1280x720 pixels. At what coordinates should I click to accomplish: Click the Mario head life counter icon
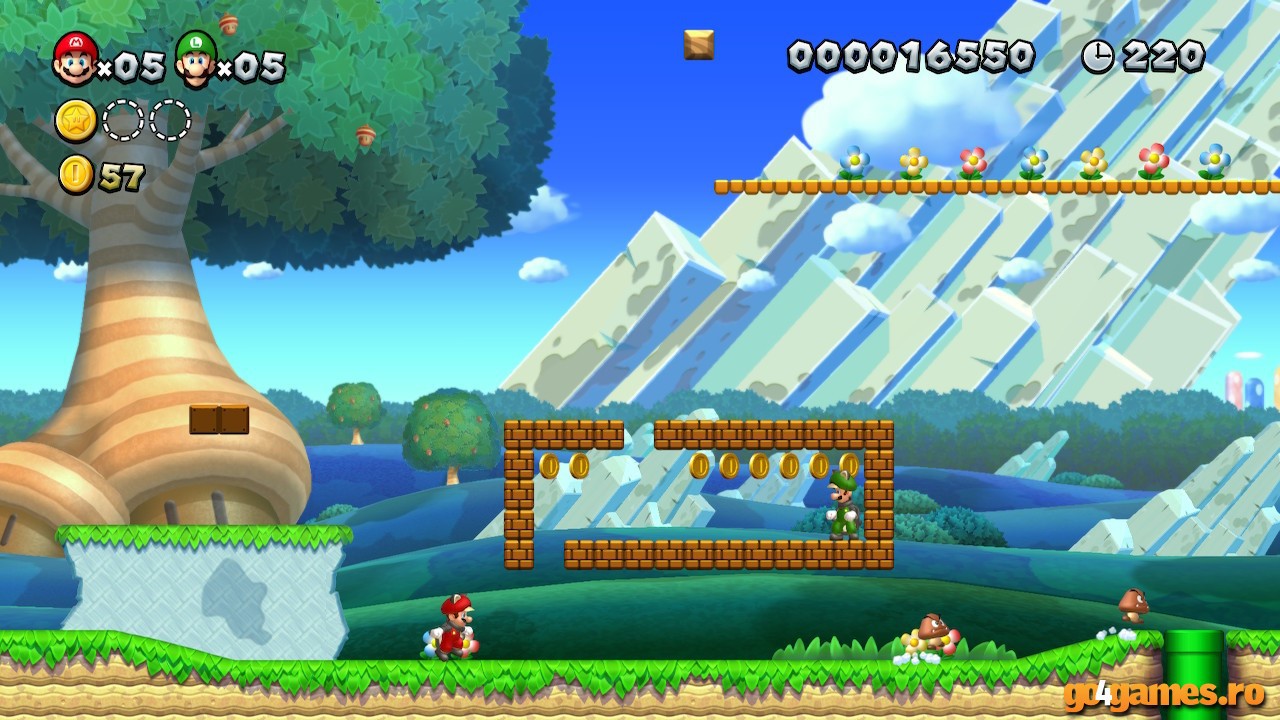click(x=78, y=57)
